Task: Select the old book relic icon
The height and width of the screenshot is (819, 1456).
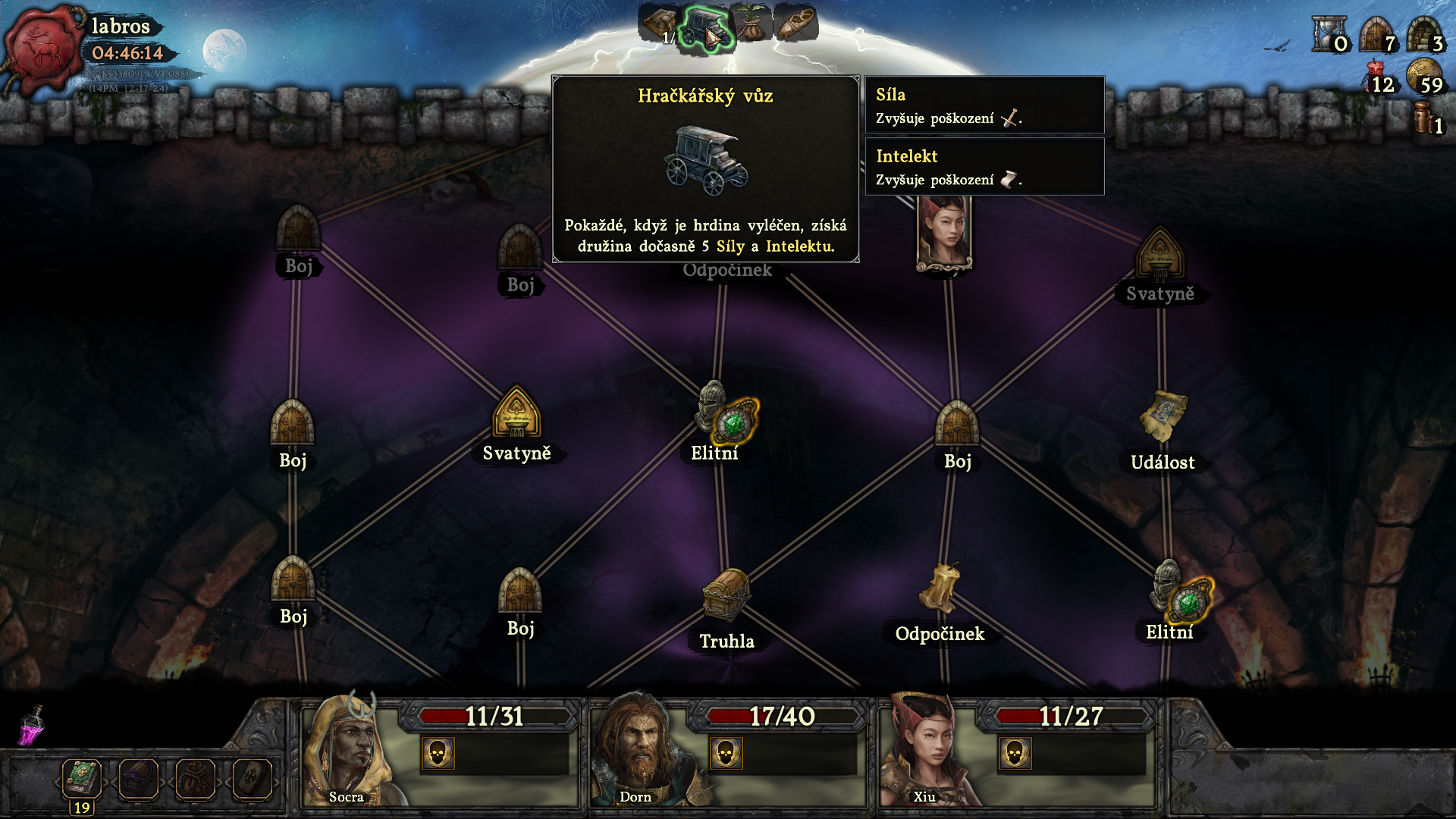Action: tap(658, 24)
